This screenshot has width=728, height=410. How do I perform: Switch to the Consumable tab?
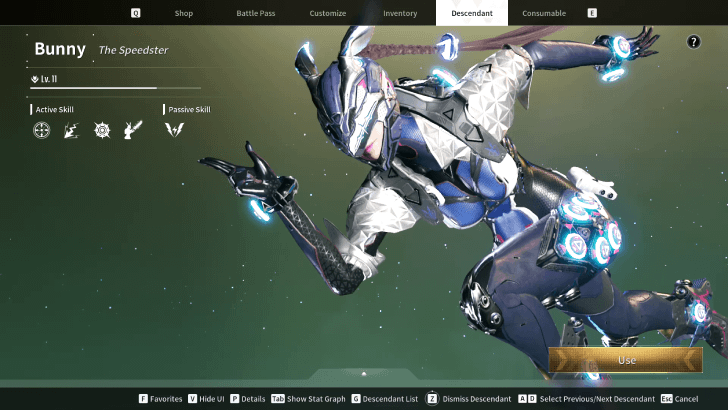pyautogui.click(x=544, y=13)
